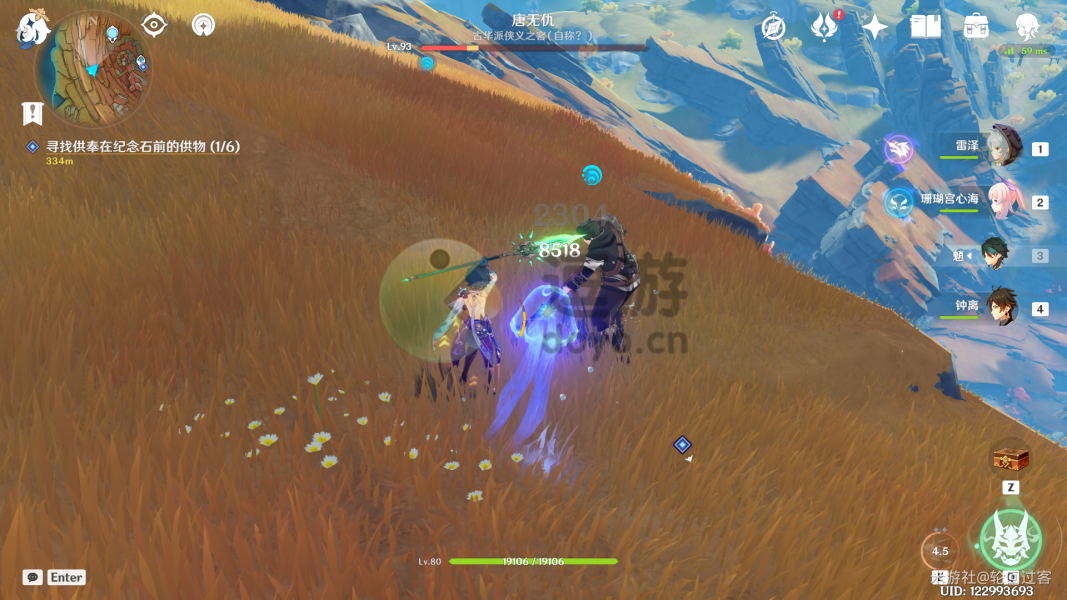Open the character profile head icon
The image size is (1067, 600).
[1027, 27]
